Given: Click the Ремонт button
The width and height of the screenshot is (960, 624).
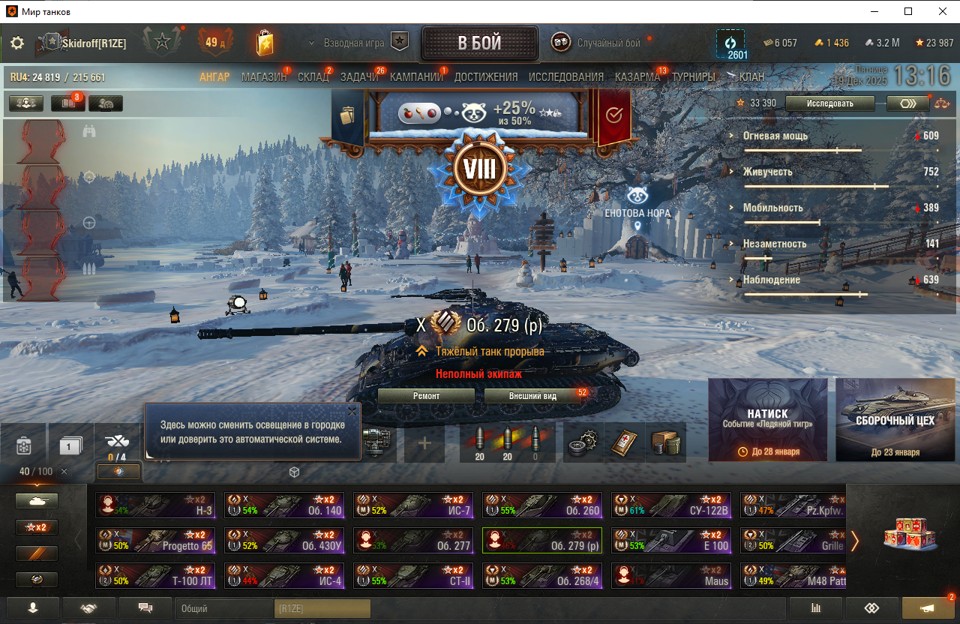Looking at the screenshot, I should pos(426,396).
